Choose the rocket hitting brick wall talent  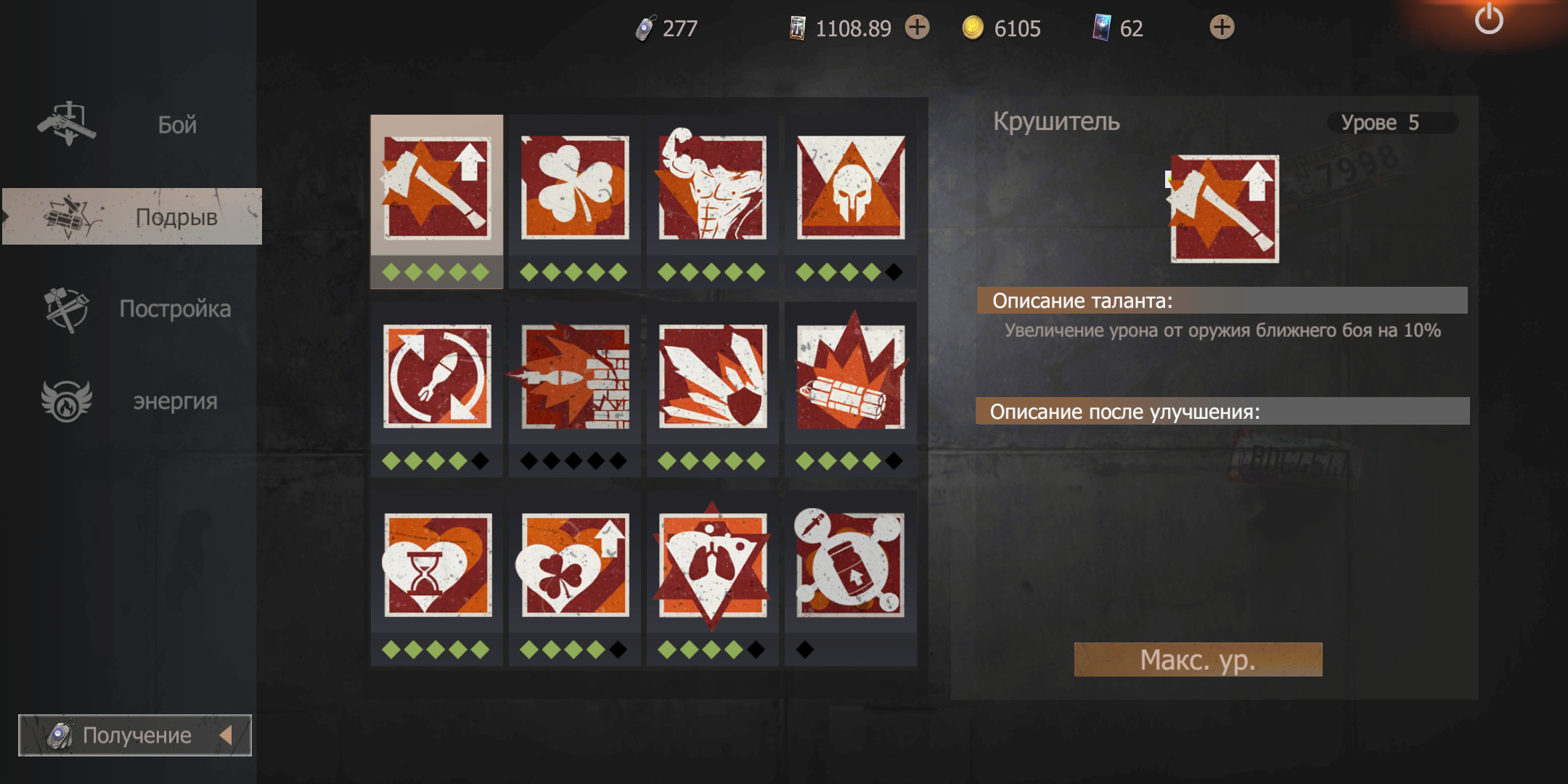pyautogui.click(x=575, y=376)
